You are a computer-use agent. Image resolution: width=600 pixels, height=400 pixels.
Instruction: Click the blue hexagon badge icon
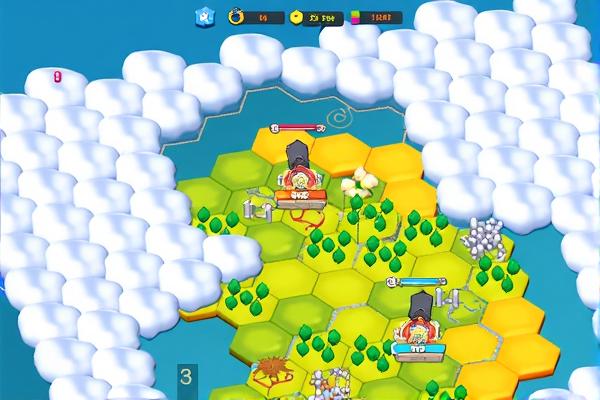tap(205, 16)
